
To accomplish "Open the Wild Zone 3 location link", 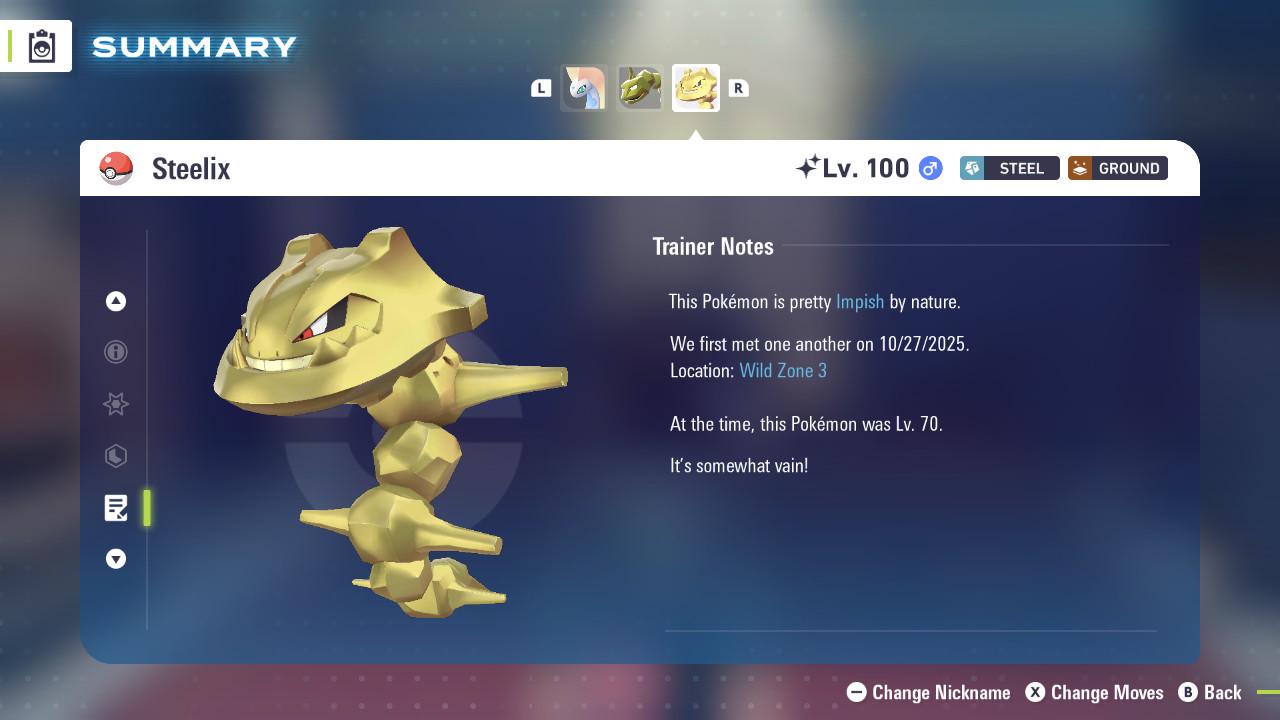I will [x=783, y=370].
